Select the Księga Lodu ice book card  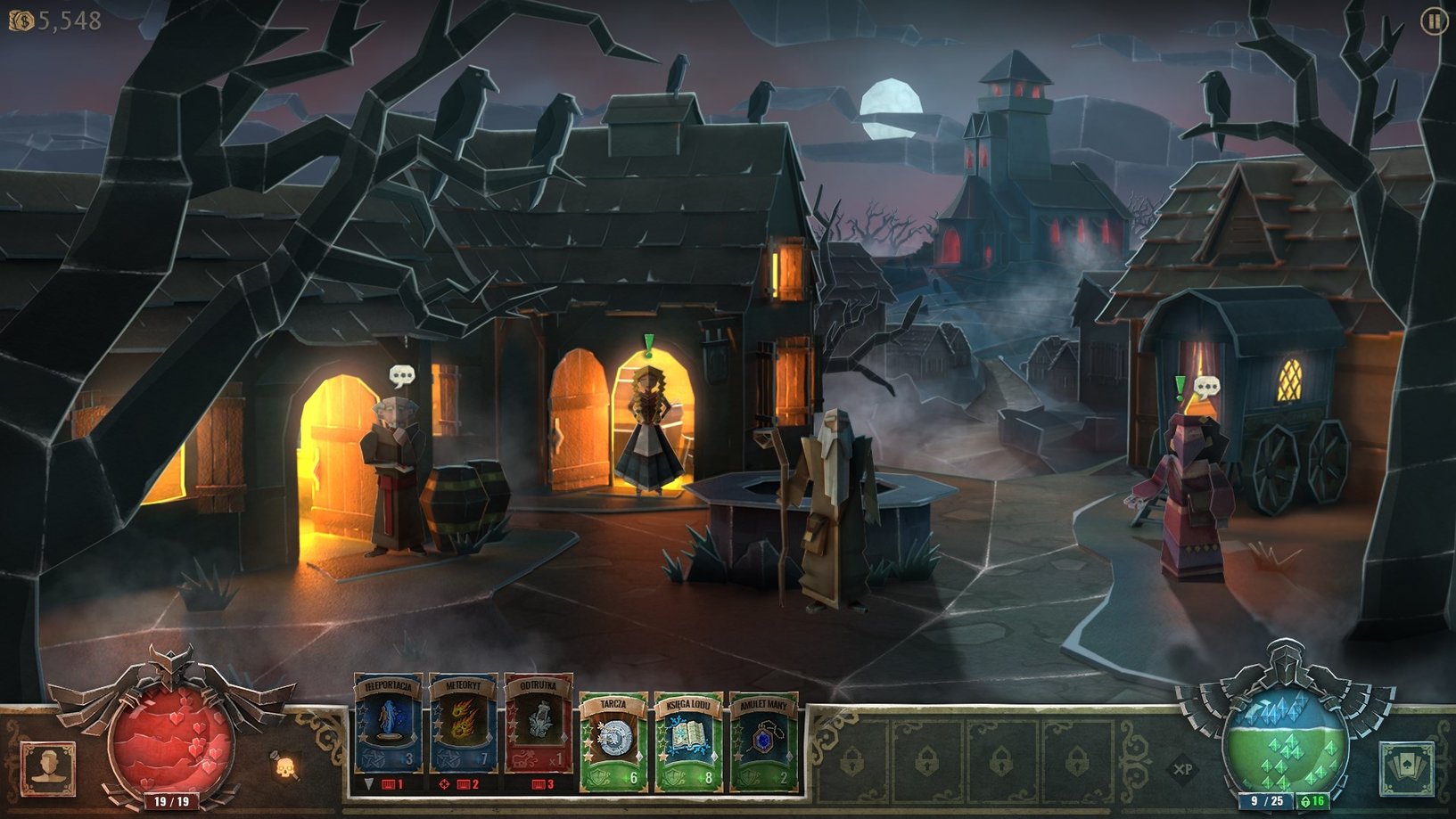pos(688,741)
